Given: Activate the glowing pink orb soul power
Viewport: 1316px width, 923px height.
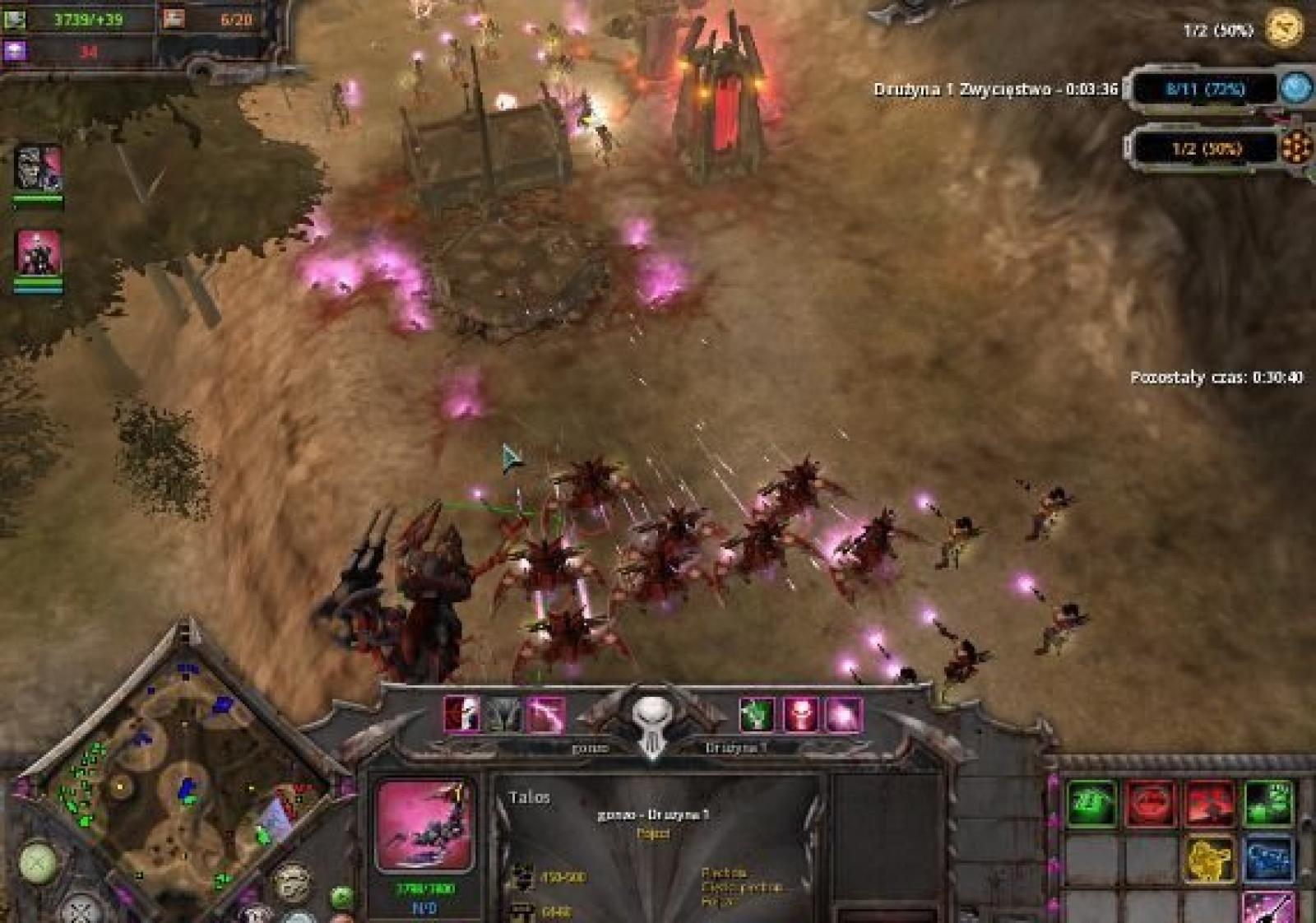Looking at the screenshot, I should click(x=843, y=714).
